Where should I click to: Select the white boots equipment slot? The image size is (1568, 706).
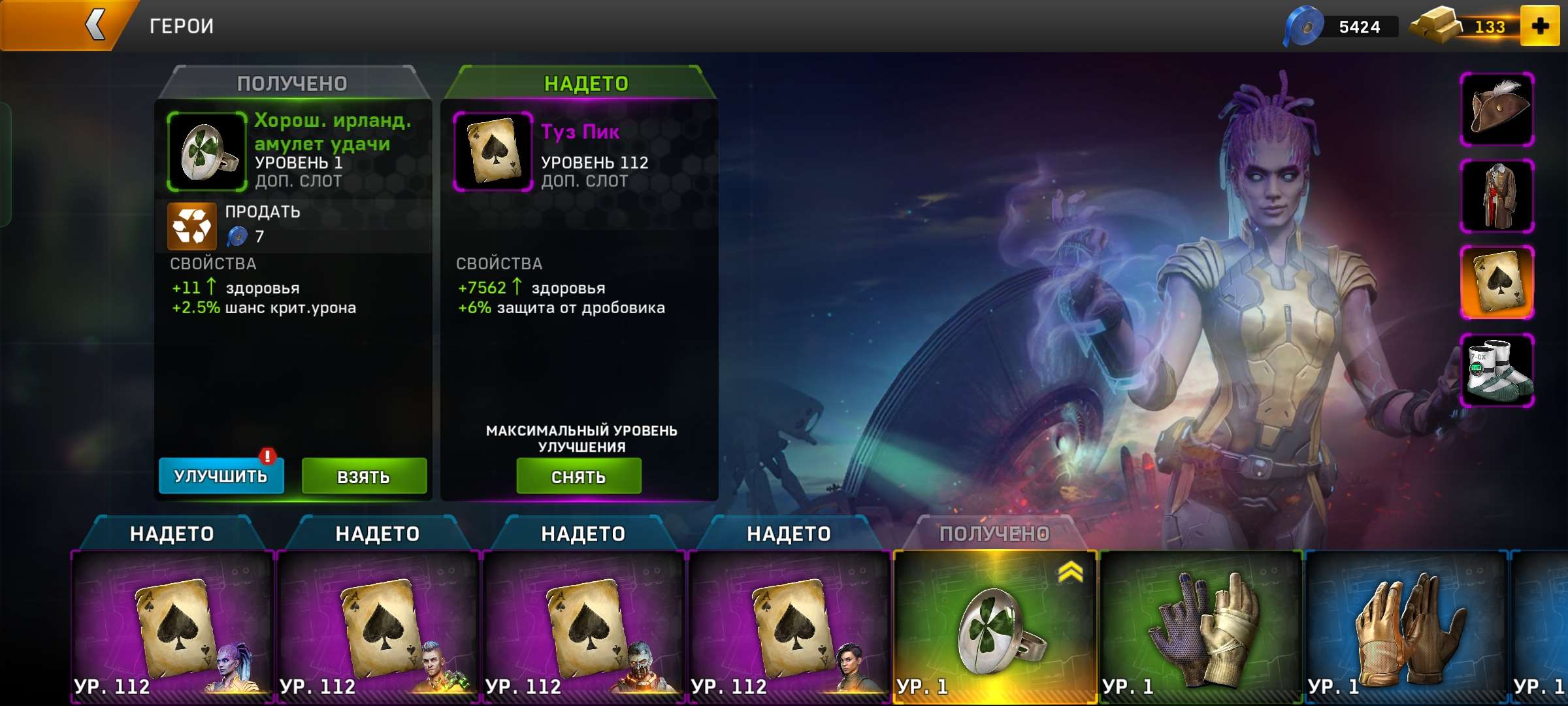[x=1497, y=370]
